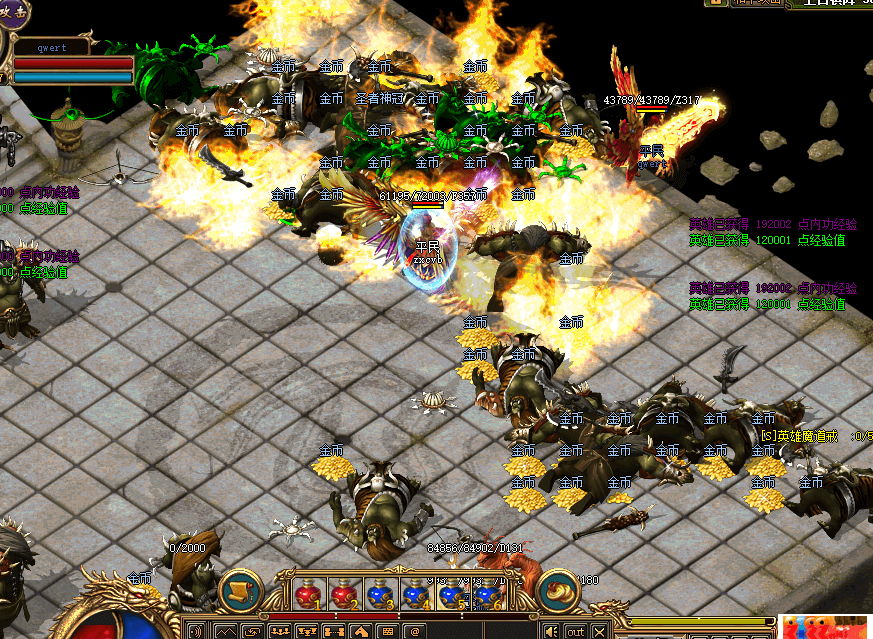The height and width of the screenshot is (639, 873).
Task: Click the round golden swirl button
Action: coord(558,590)
